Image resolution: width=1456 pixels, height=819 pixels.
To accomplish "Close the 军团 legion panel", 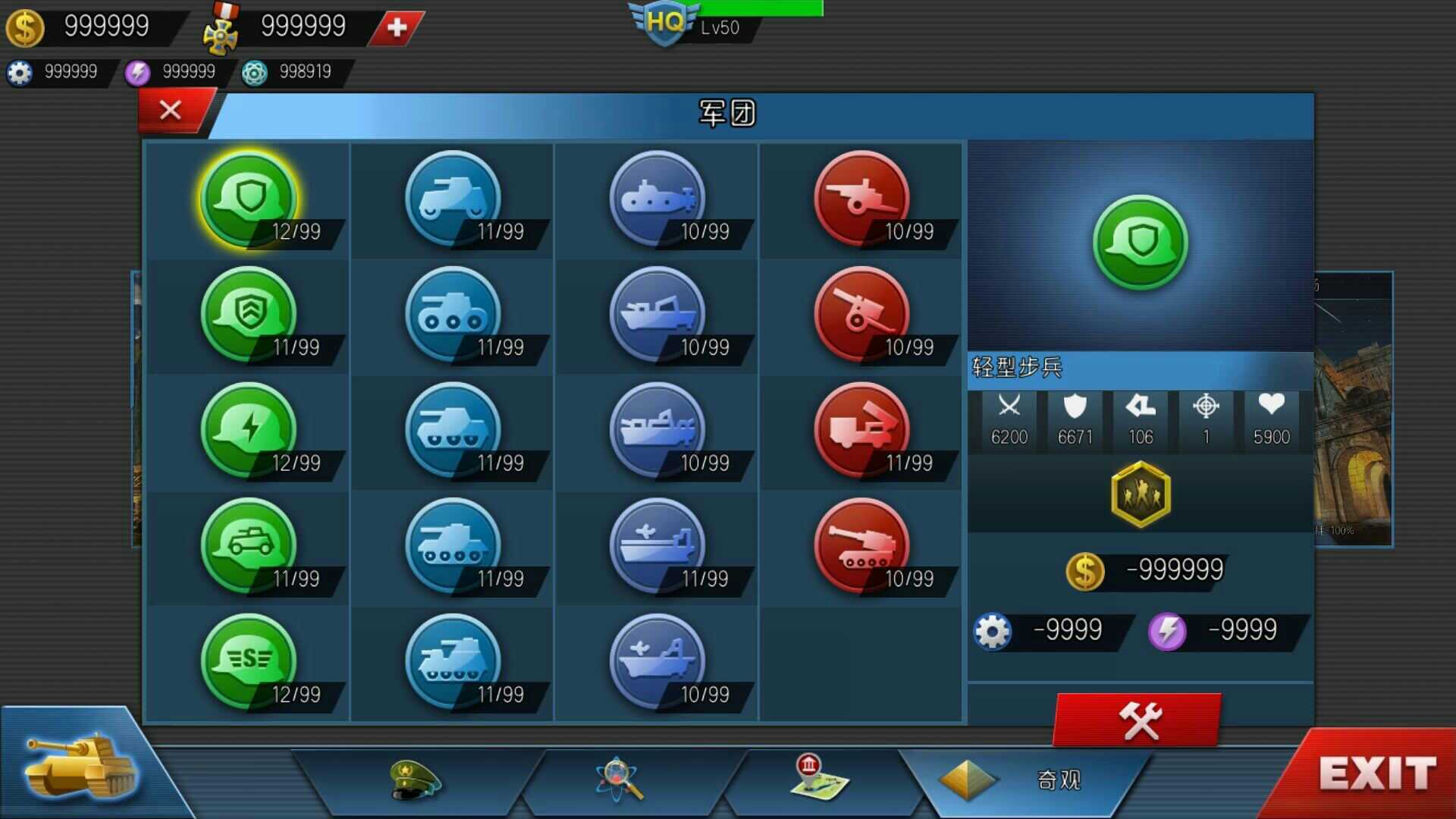I will [170, 111].
